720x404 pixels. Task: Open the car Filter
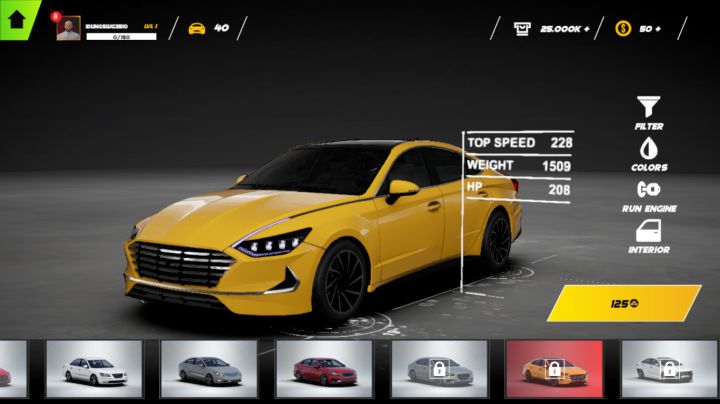pyautogui.click(x=649, y=112)
